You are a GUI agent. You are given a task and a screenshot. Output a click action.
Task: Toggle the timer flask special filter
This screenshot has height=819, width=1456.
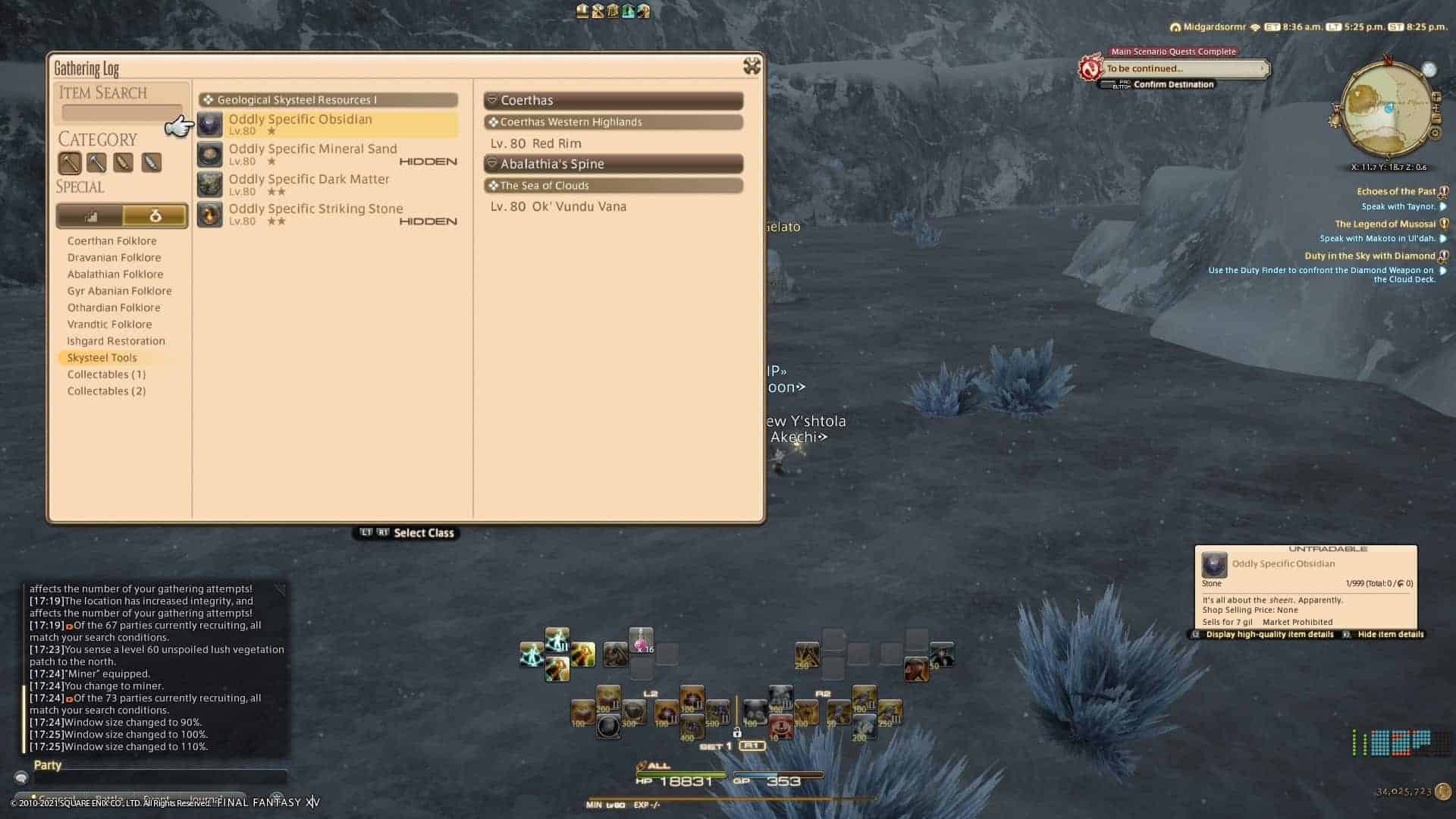coord(154,215)
